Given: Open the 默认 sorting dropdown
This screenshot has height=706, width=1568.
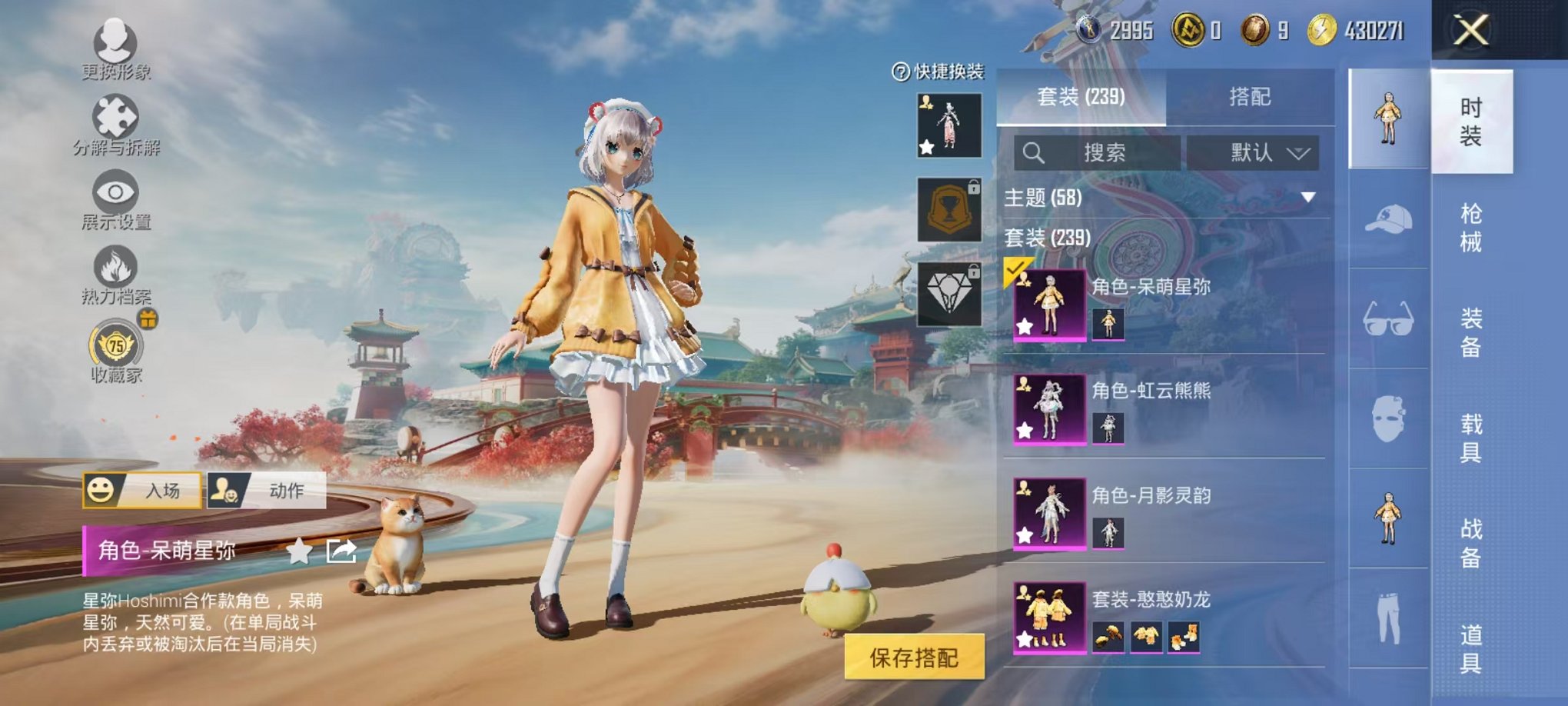Looking at the screenshot, I should [x=1253, y=152].
